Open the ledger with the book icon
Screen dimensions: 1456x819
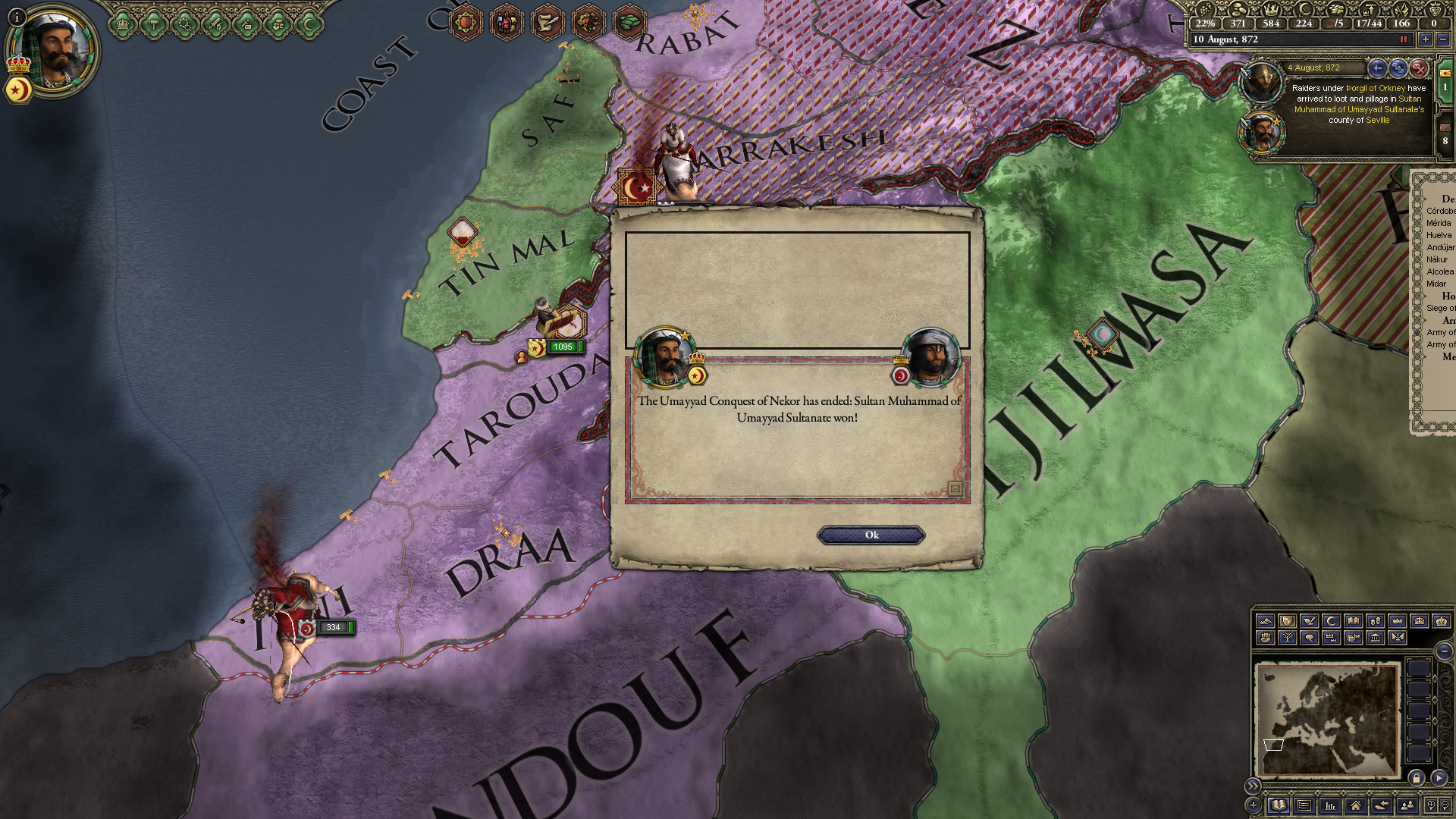[1279, 805]
